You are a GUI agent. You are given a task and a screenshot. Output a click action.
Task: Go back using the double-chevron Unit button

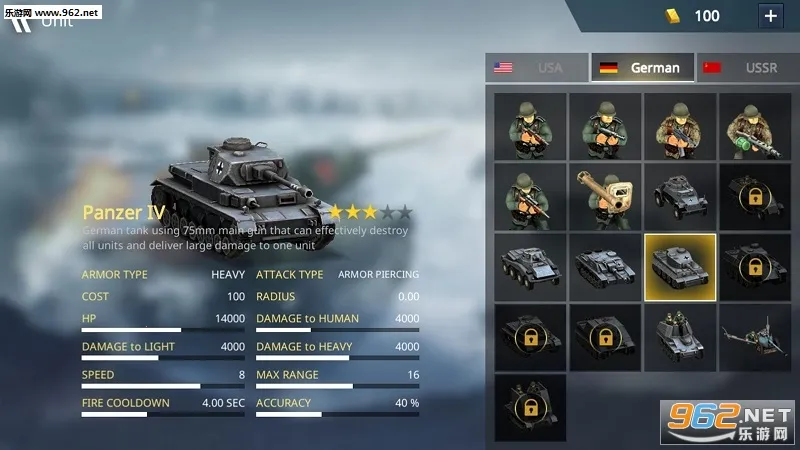pyautogui.click(x=22, y=20)
